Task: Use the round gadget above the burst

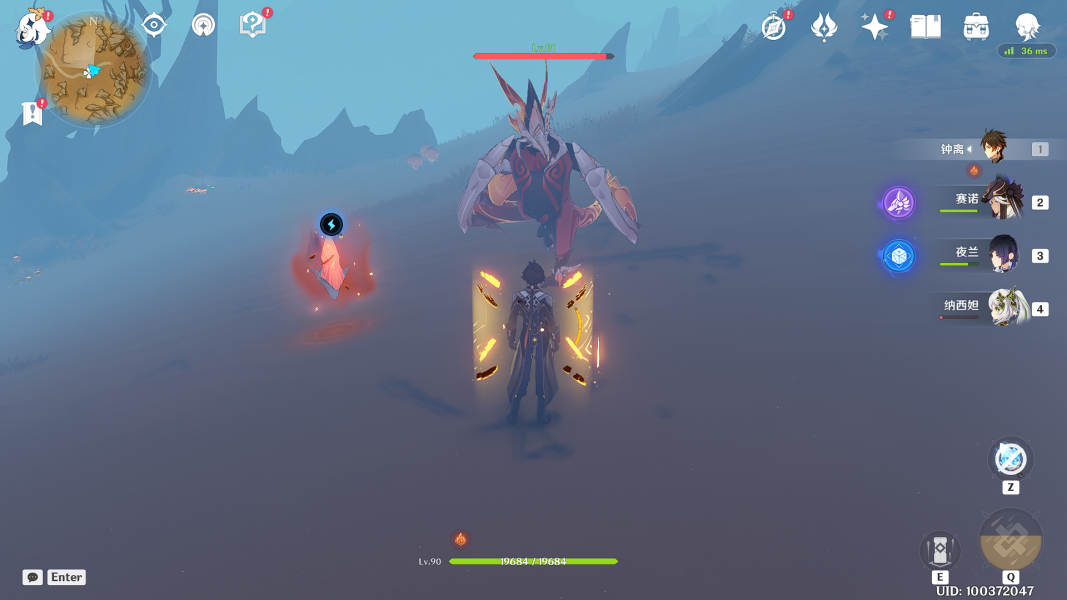Action: click(1010, 460)
